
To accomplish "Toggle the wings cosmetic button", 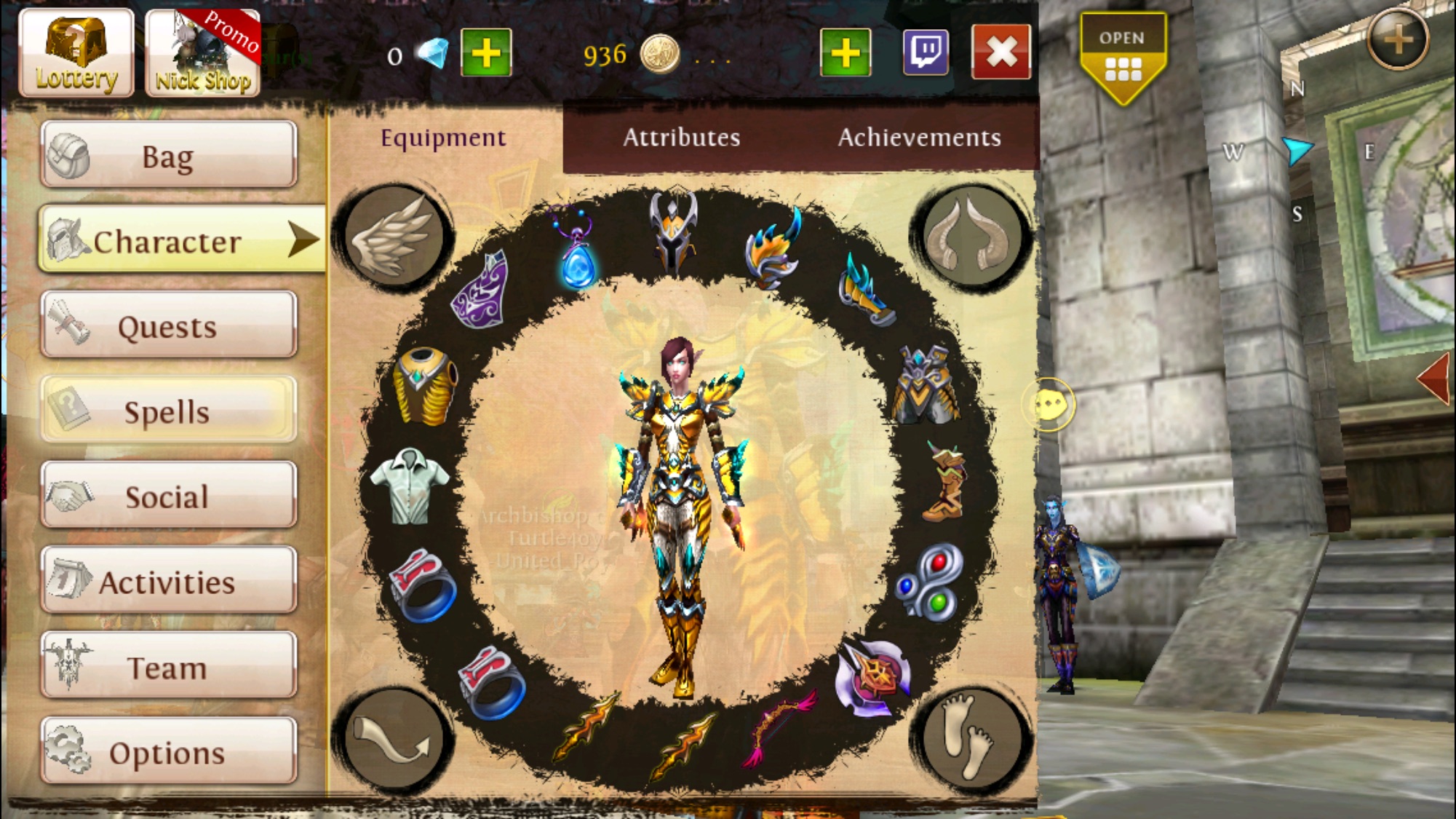I will pyautogui.click(x=394, y=236).
